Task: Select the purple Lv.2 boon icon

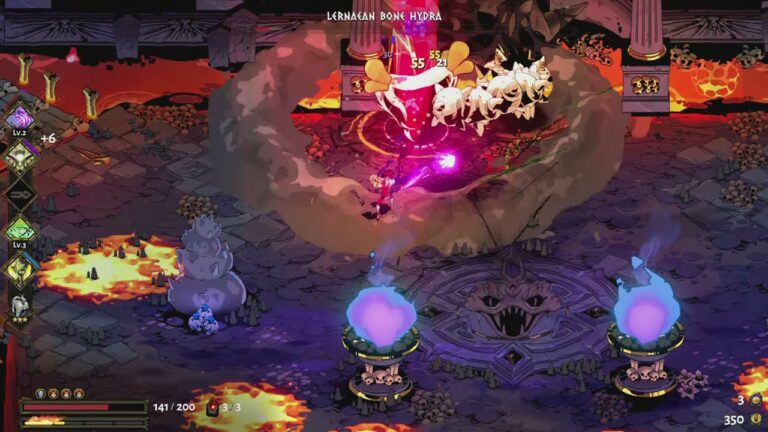Action: tap(20, 120)
